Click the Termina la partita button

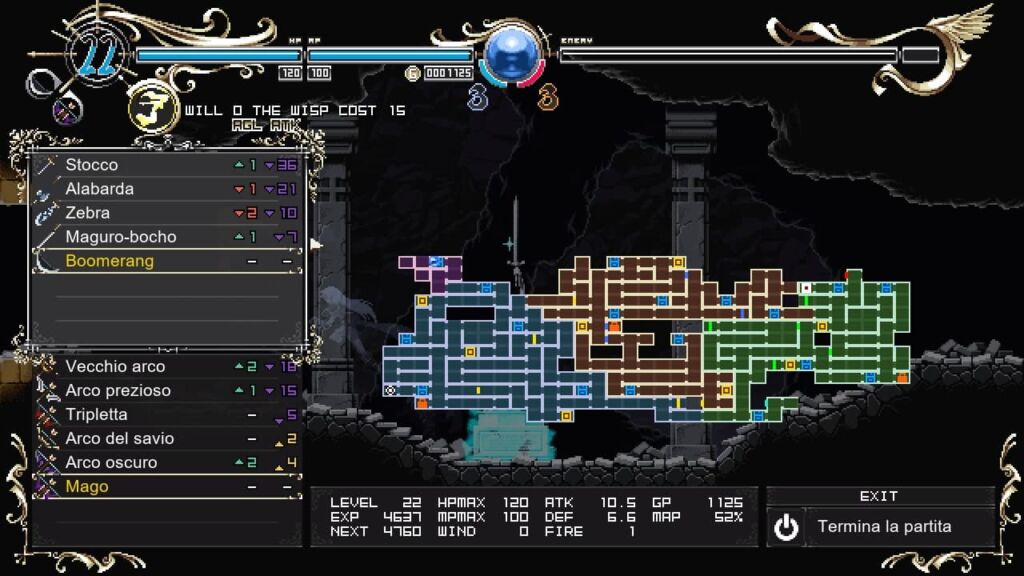pos(880,526)
